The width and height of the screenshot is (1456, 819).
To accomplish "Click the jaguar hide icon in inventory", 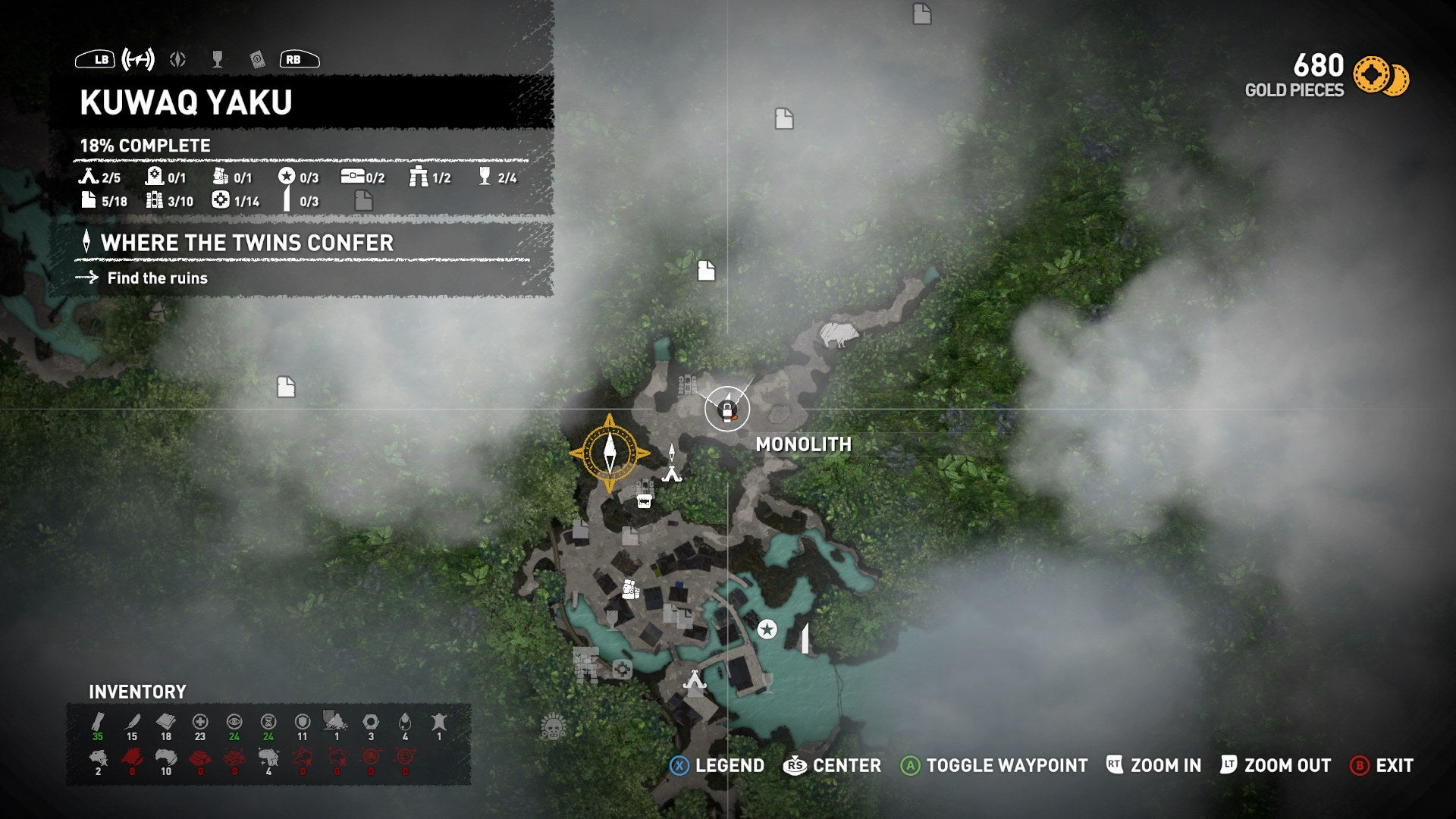I will 97,757.
